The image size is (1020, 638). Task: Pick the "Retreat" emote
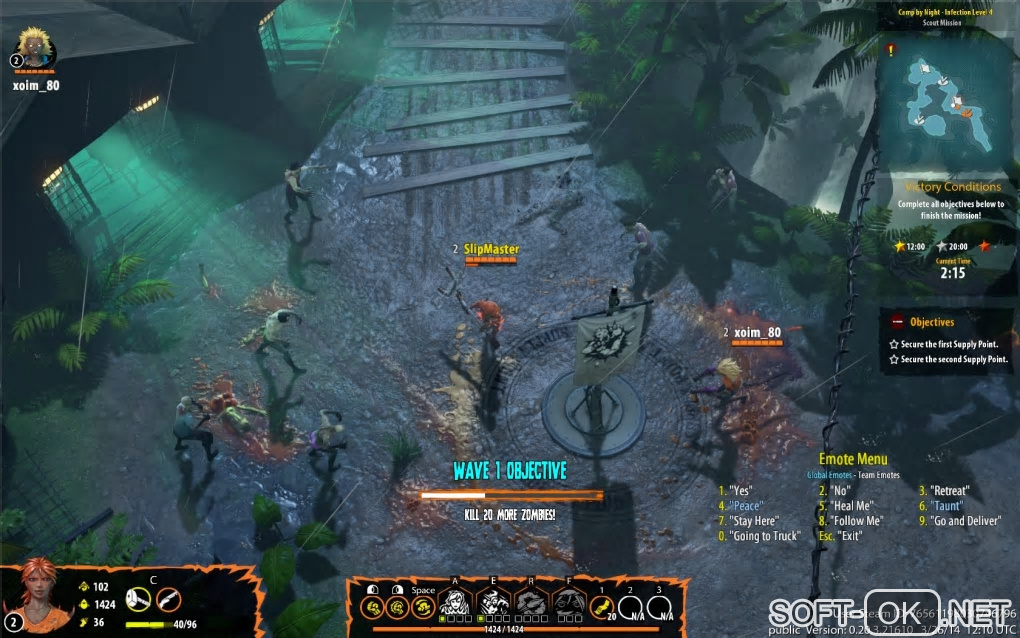(945, 491)
